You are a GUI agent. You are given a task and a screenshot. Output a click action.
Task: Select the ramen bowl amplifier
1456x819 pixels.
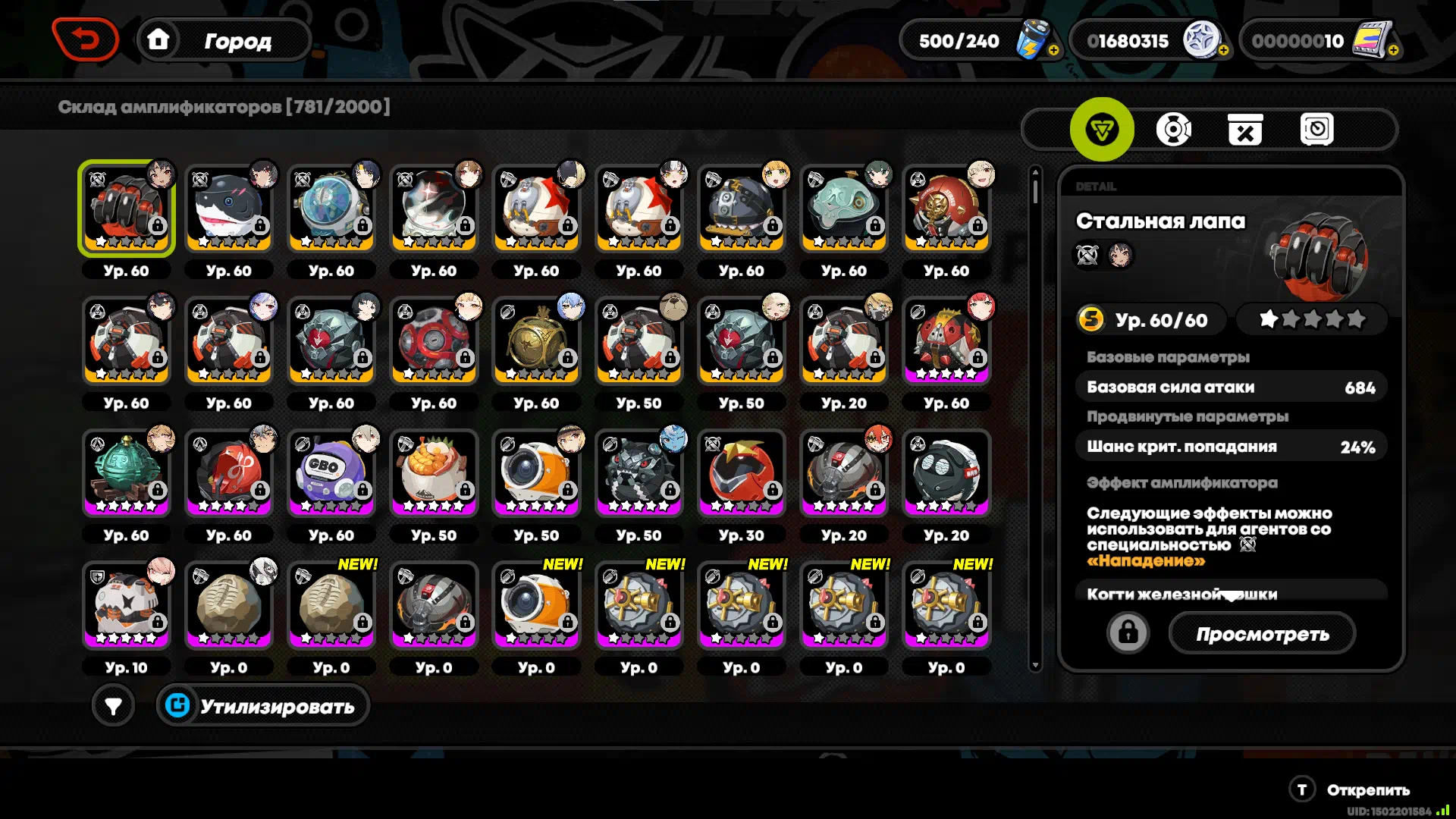[x=434, y=473]
